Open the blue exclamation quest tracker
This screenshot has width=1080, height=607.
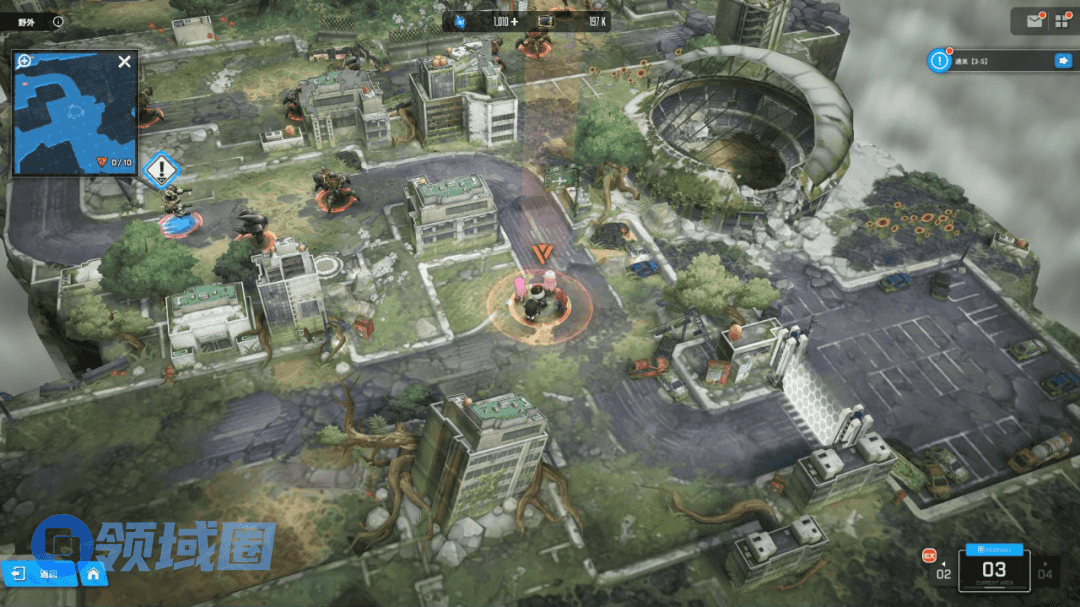(939, 61)
